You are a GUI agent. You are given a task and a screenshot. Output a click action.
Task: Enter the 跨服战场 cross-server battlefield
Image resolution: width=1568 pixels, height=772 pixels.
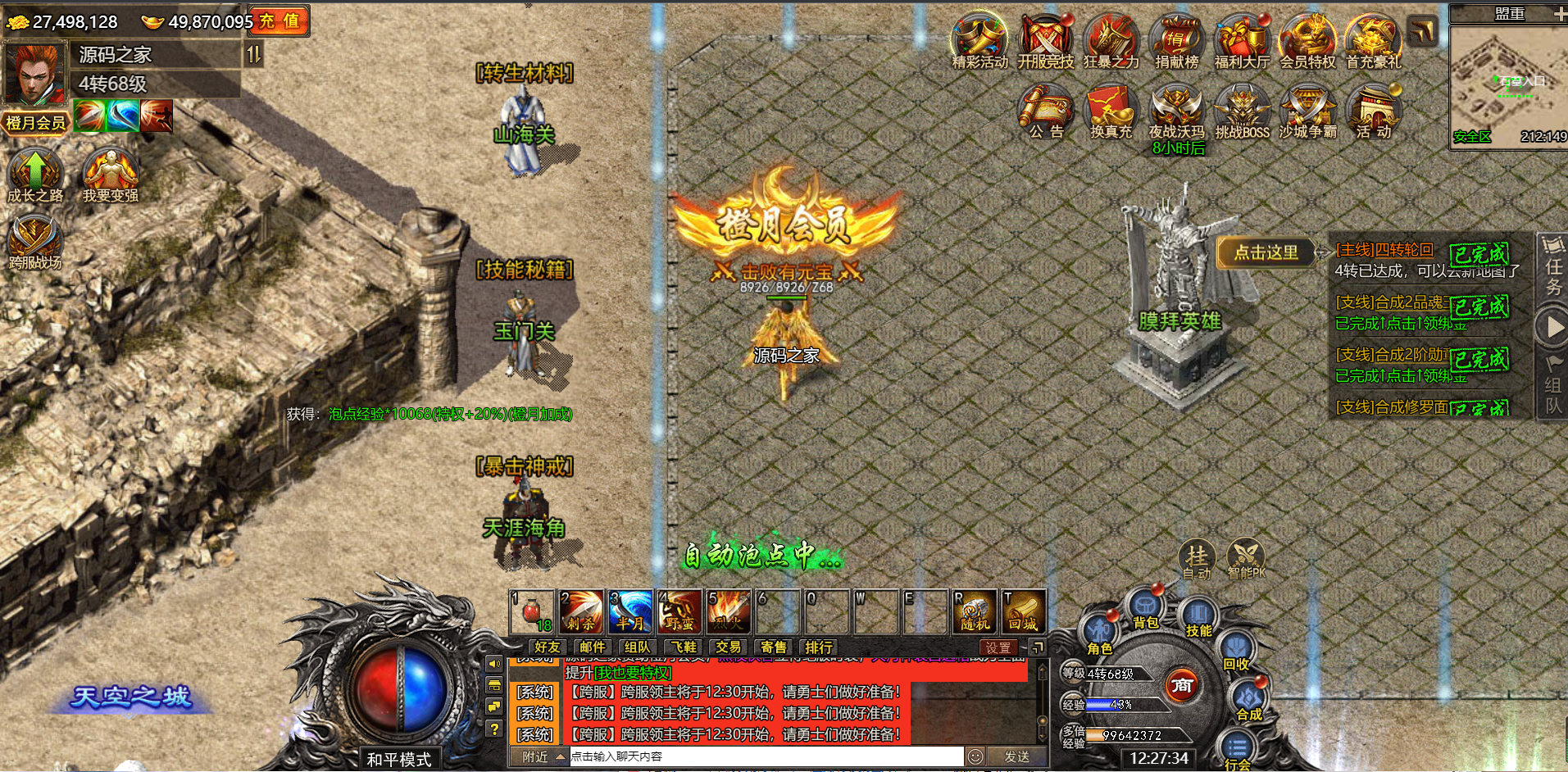click(x=34, y=242)
